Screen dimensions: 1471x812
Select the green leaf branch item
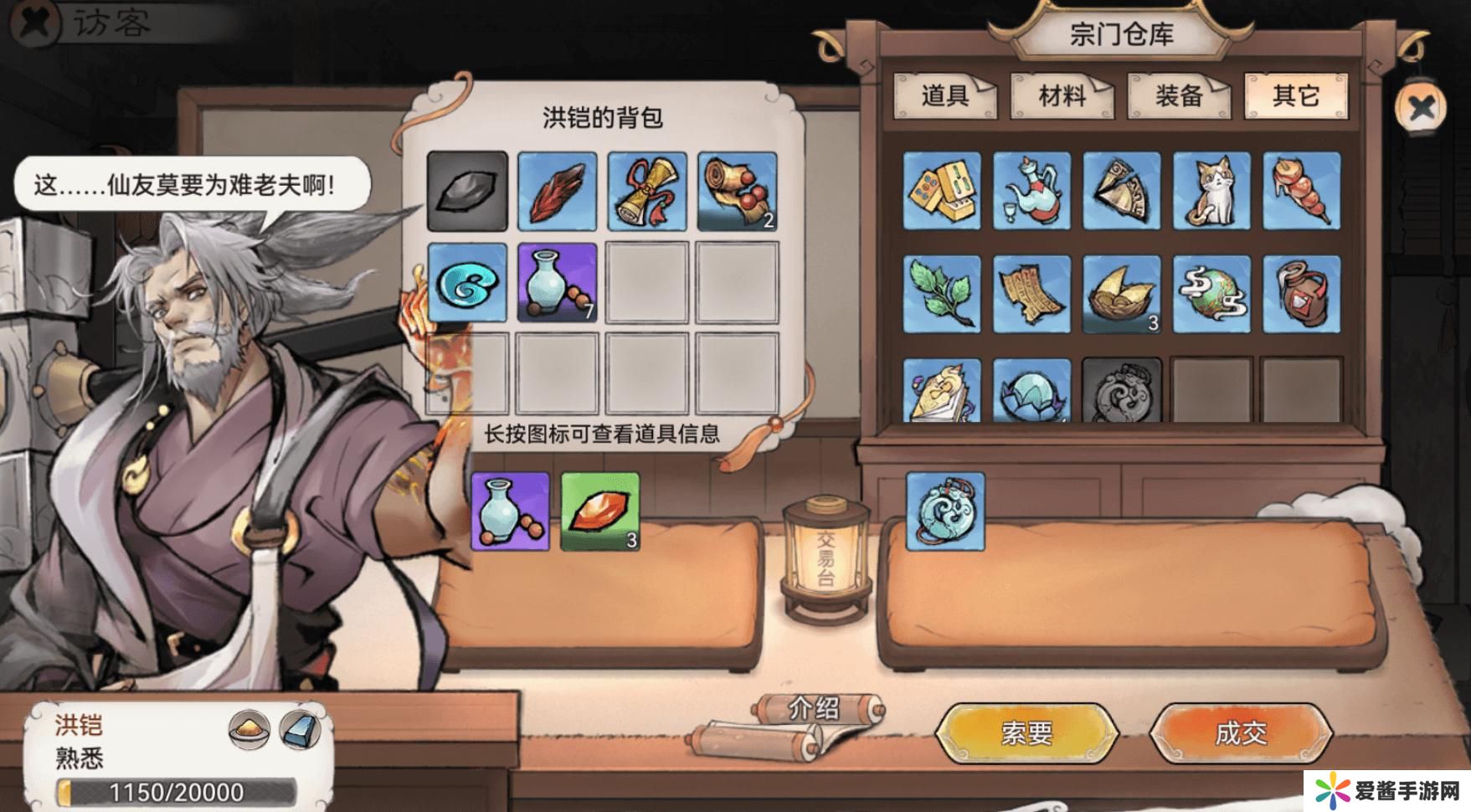[943, 295]
